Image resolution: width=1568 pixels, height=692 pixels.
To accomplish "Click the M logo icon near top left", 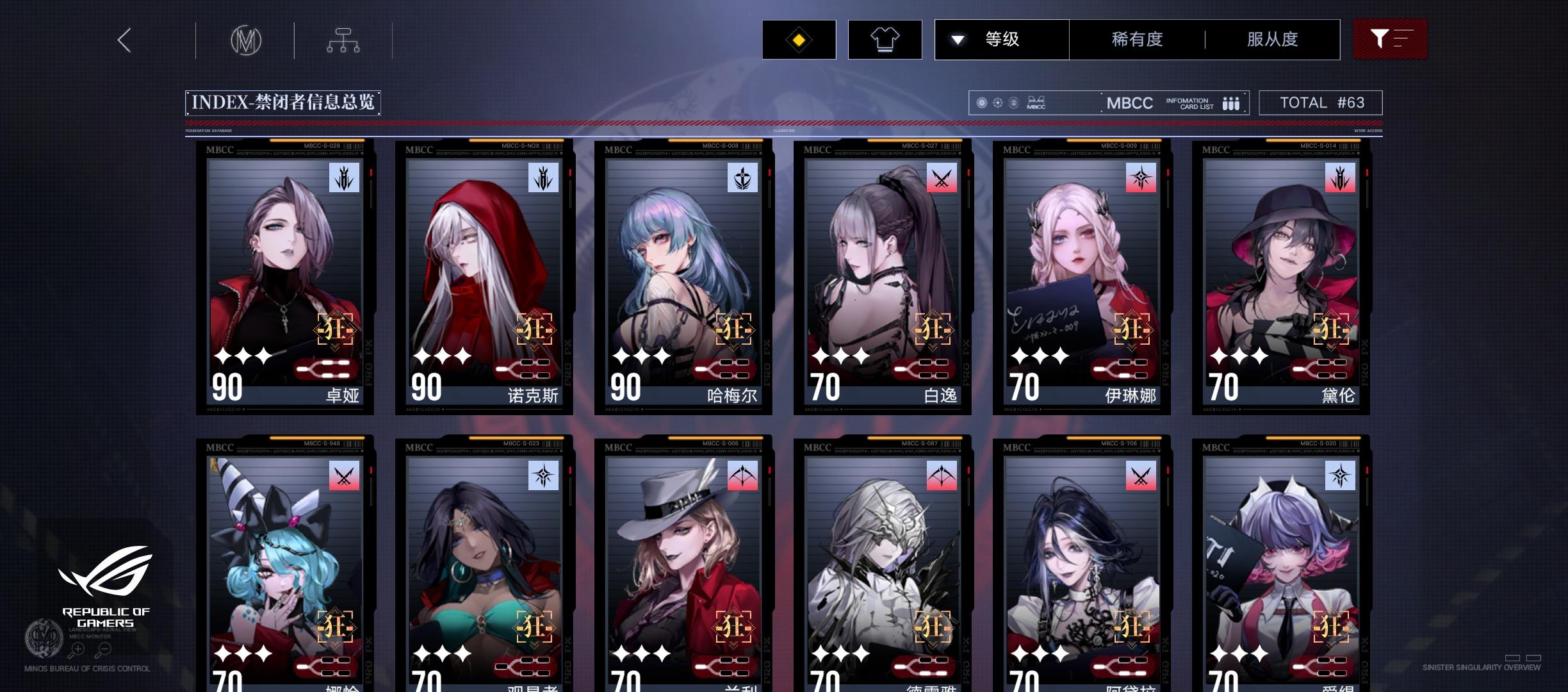I will 245,40.
